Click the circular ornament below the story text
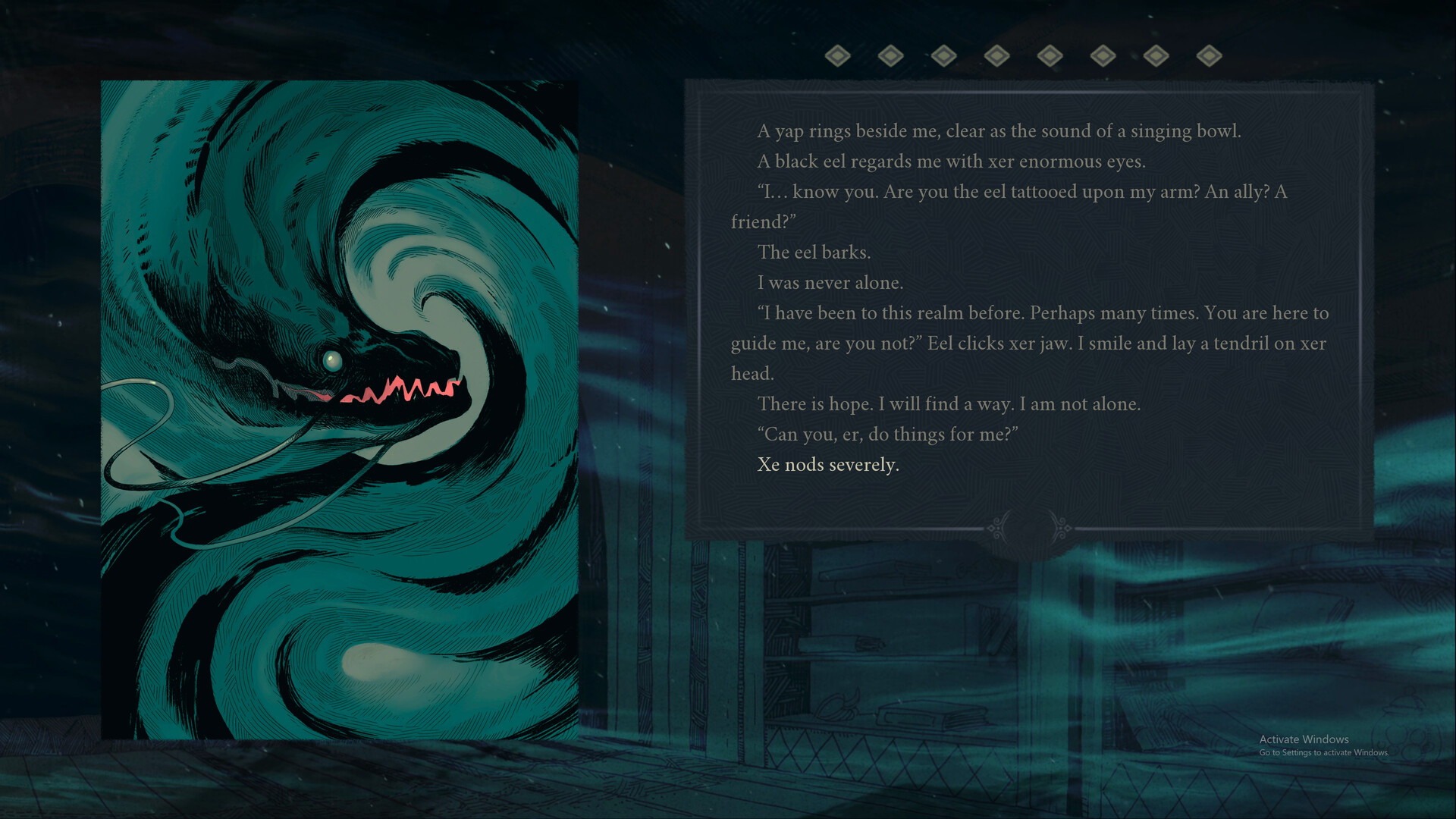The image size is (1456, 819). [1029, 529]
